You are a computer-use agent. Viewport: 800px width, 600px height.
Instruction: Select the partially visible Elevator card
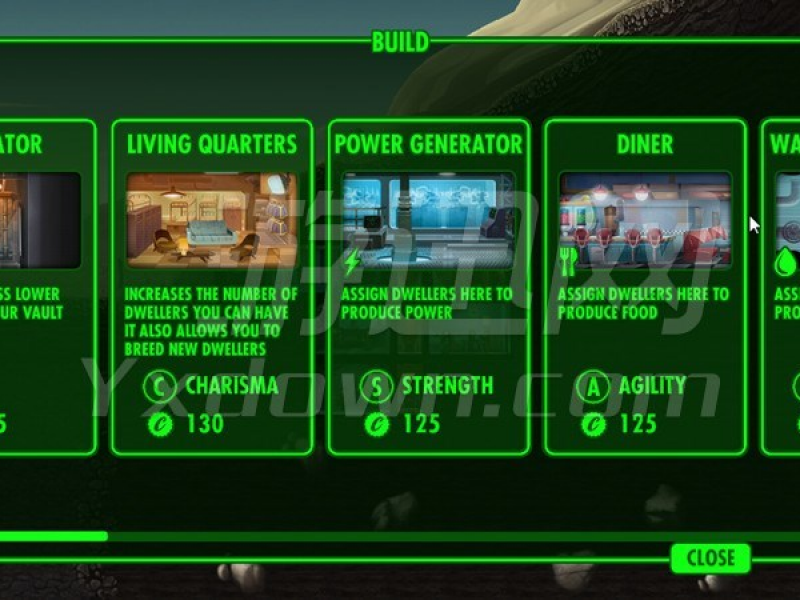tap(46, 288)
